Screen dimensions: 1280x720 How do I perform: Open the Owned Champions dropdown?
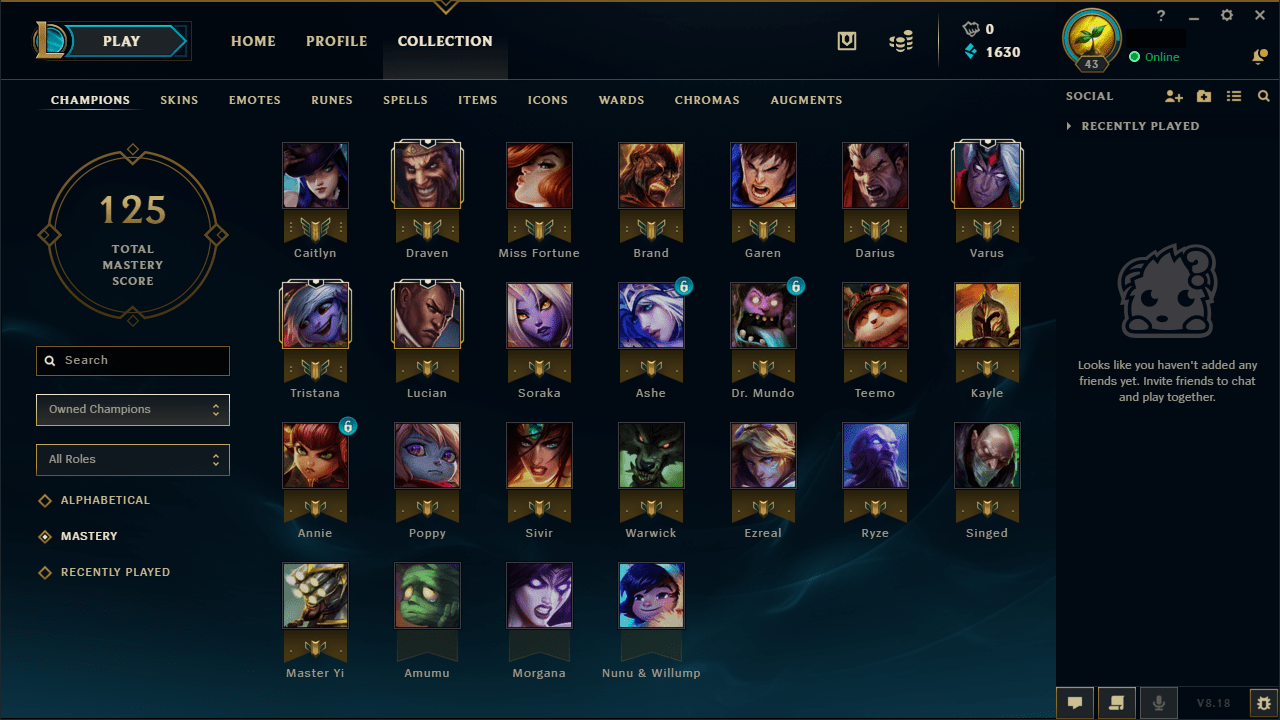tap(132, 410)
